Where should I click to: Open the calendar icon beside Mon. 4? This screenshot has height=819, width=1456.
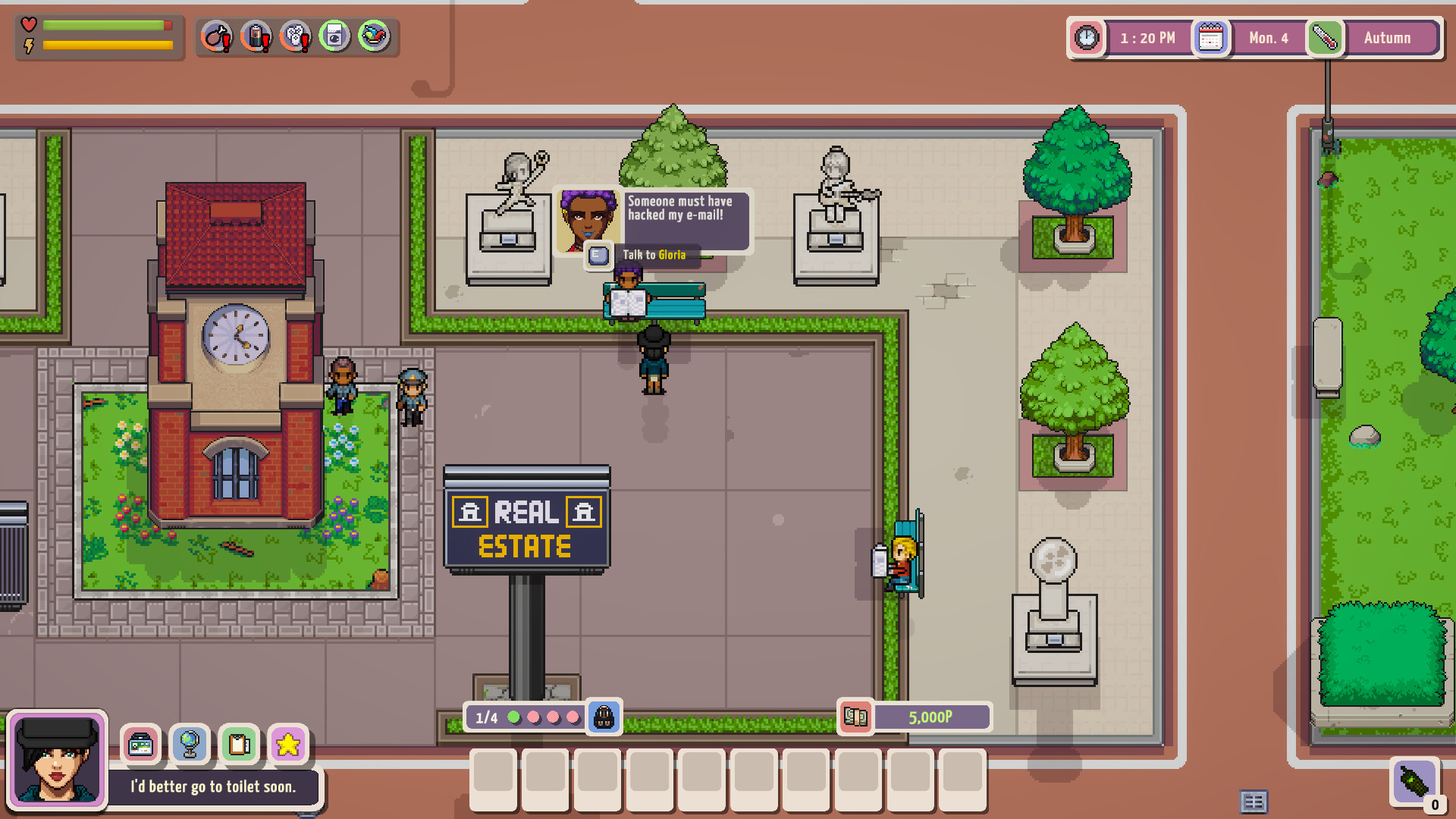pyautogui.click(x=1211, y=37)
